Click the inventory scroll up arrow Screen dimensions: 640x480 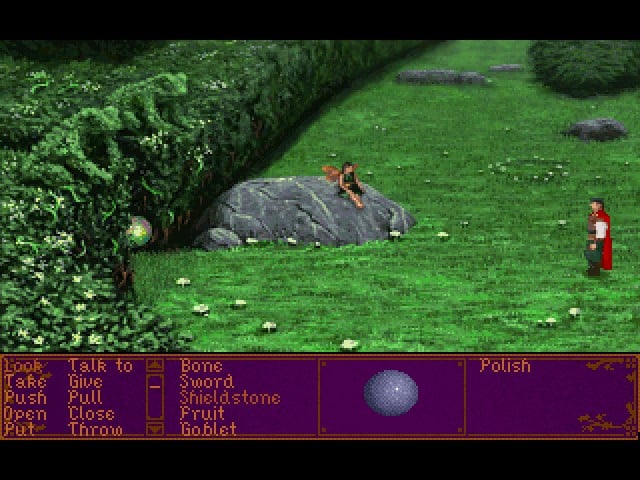coord(154,365)
